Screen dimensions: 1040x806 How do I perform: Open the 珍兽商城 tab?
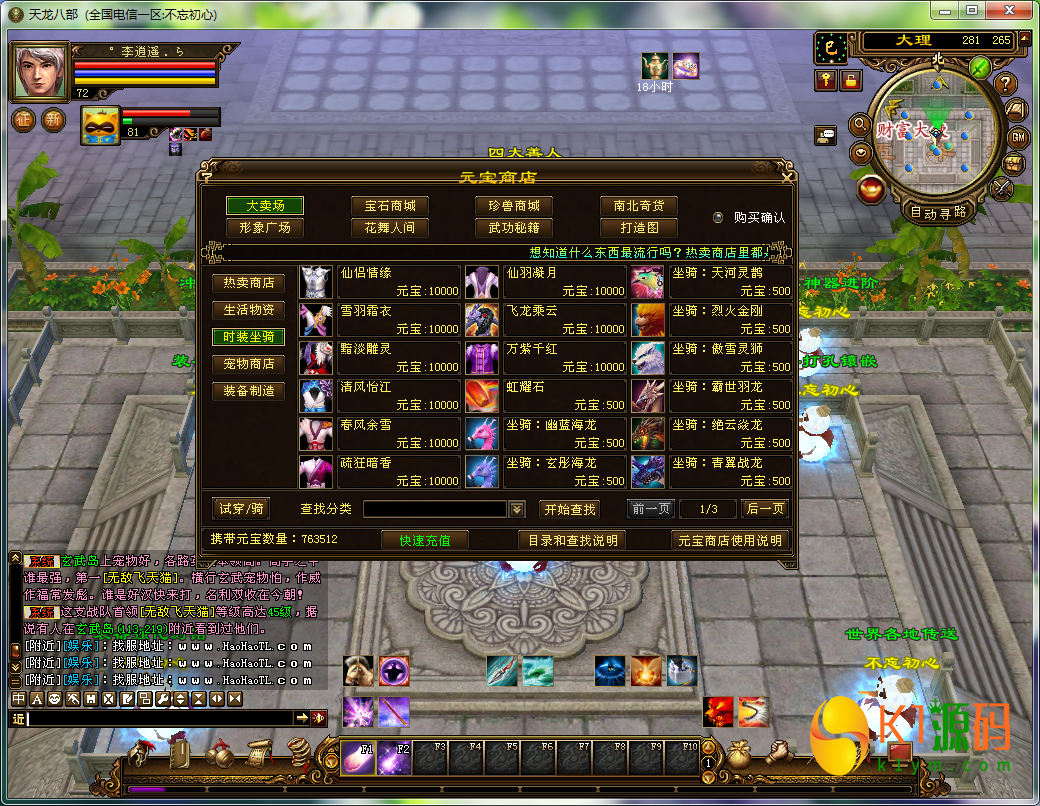click(x=514, y=205)
